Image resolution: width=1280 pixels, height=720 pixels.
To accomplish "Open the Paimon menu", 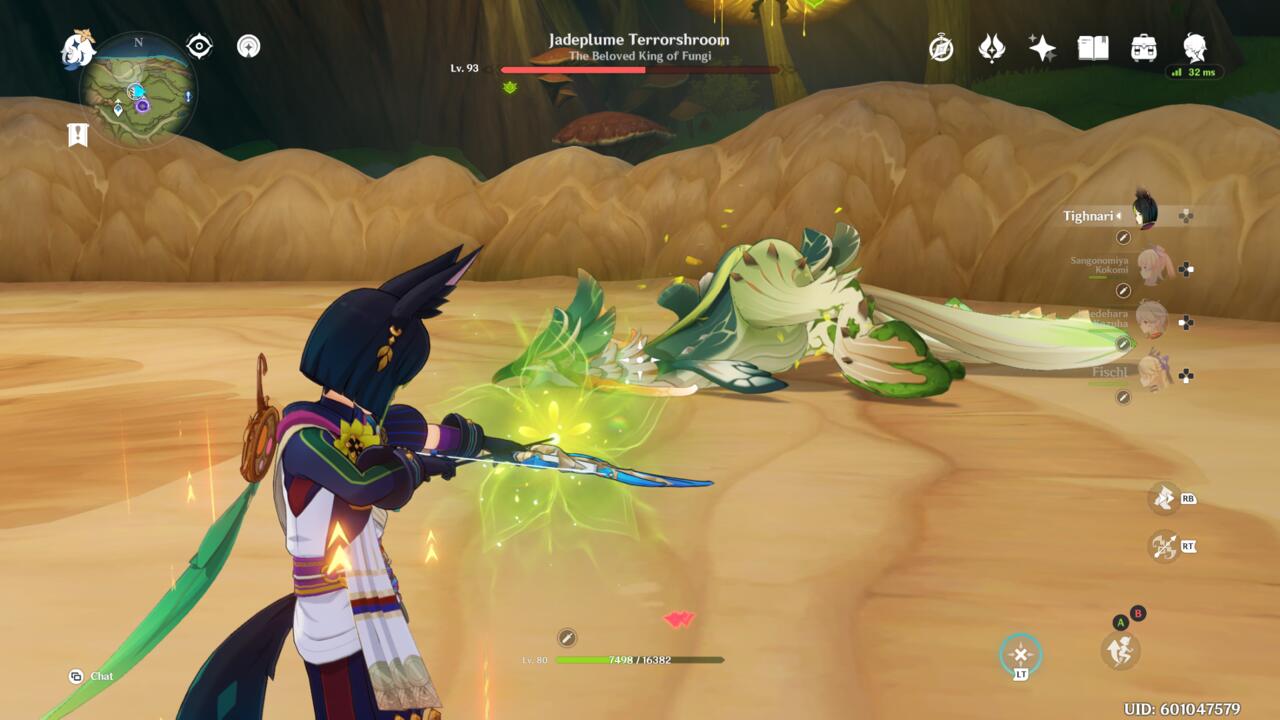I will [77, 48].
